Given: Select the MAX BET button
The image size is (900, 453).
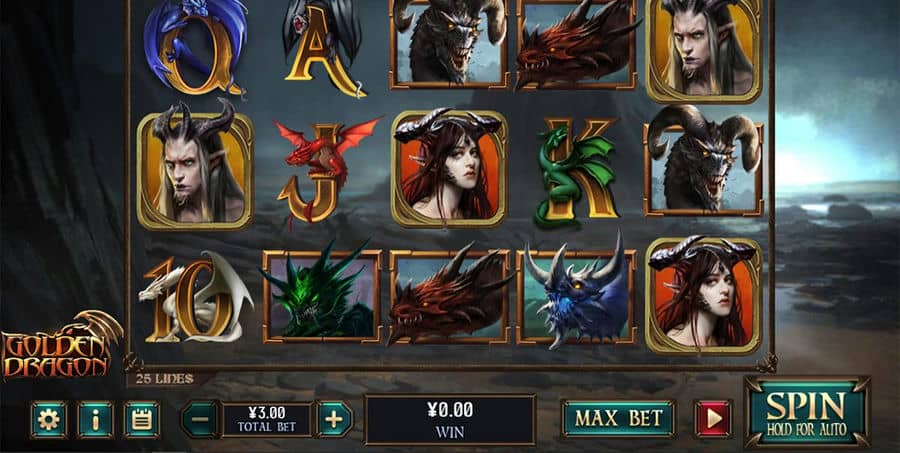Looking at the screenshot, I should point(617,419).
